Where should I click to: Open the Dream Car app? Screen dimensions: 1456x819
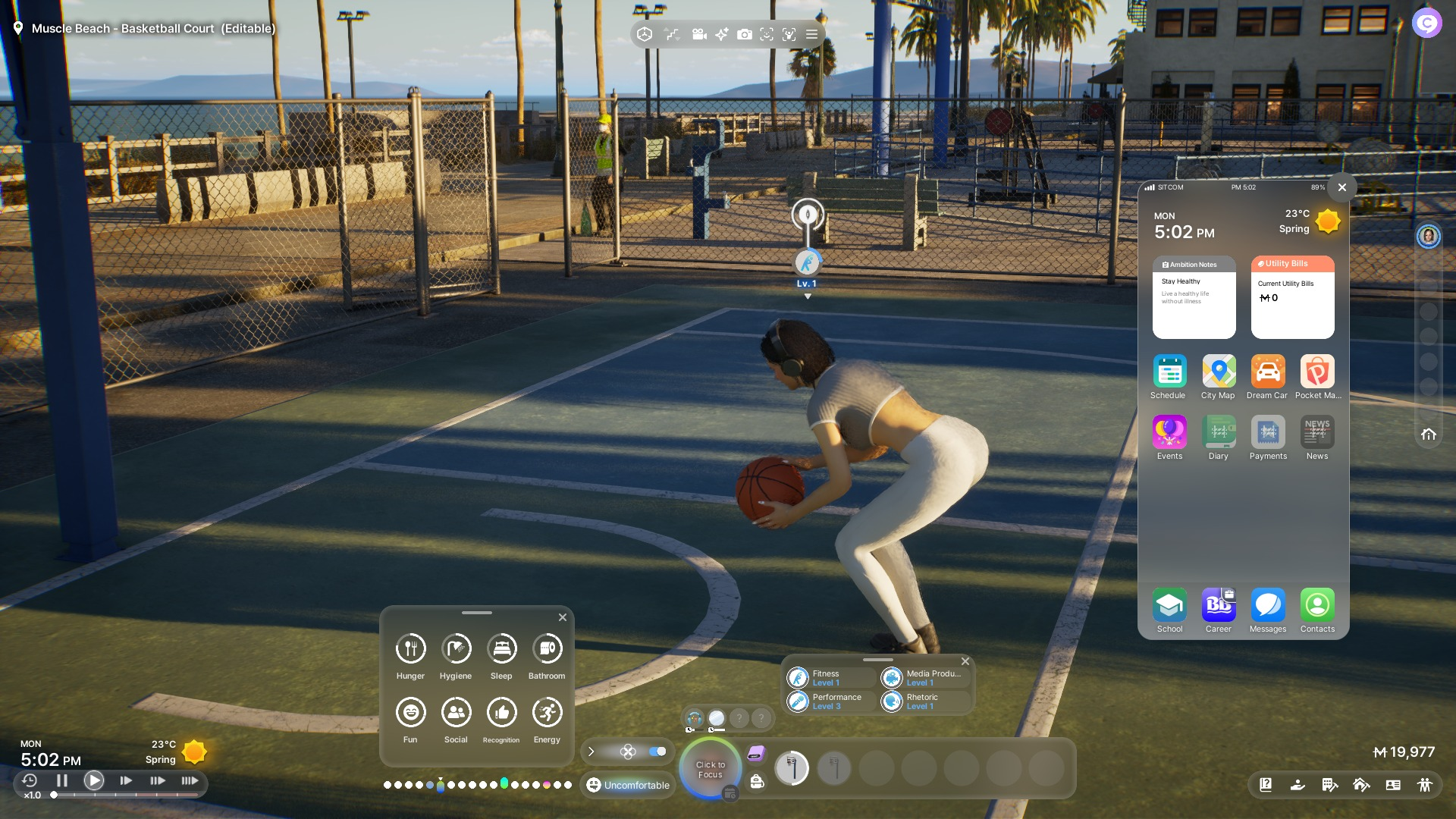pyautogui.click(x=1268, y=372)
